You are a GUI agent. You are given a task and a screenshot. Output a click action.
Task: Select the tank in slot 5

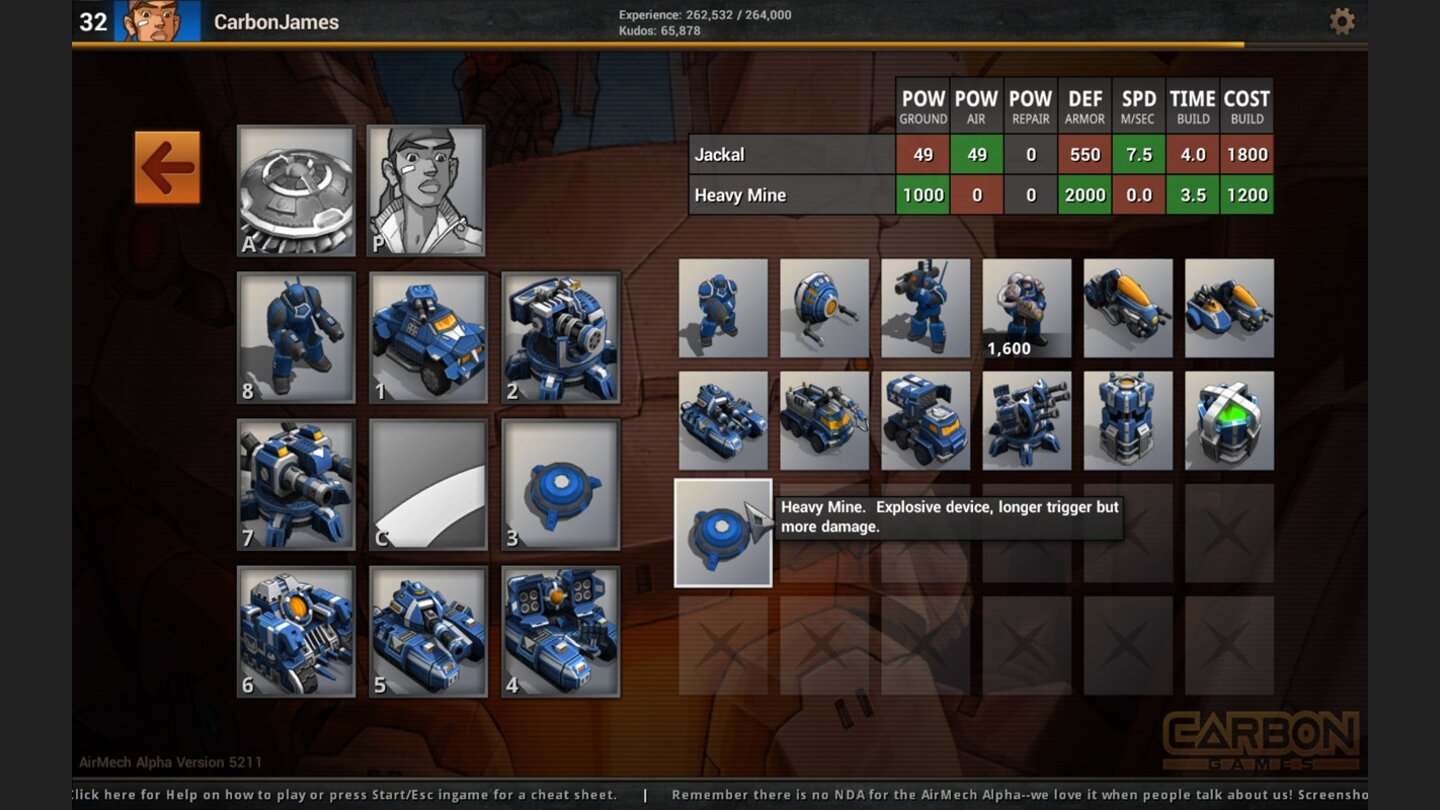click(x=427, y=631)
